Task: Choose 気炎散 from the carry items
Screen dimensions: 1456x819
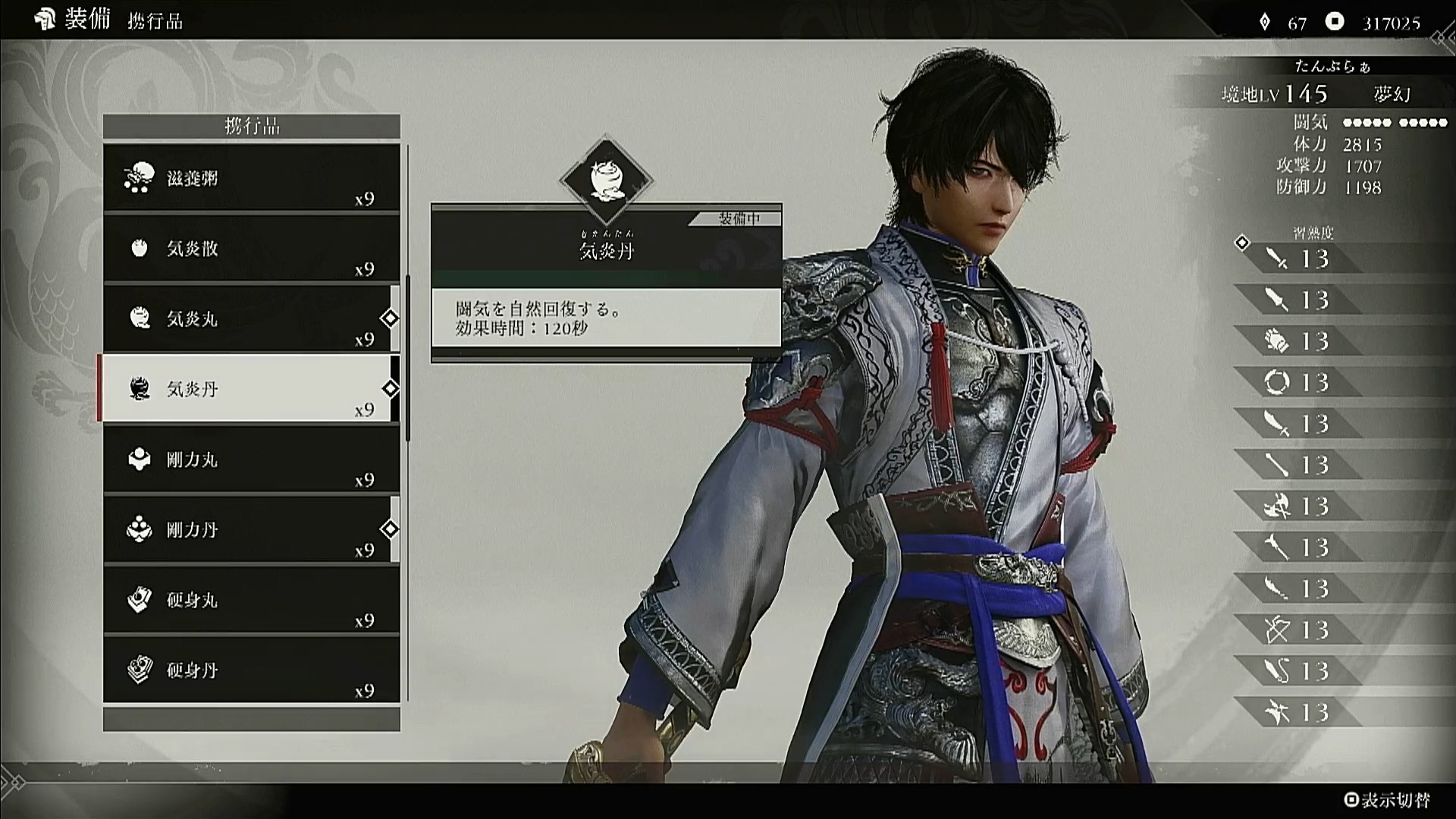Action: click(251, 249)
